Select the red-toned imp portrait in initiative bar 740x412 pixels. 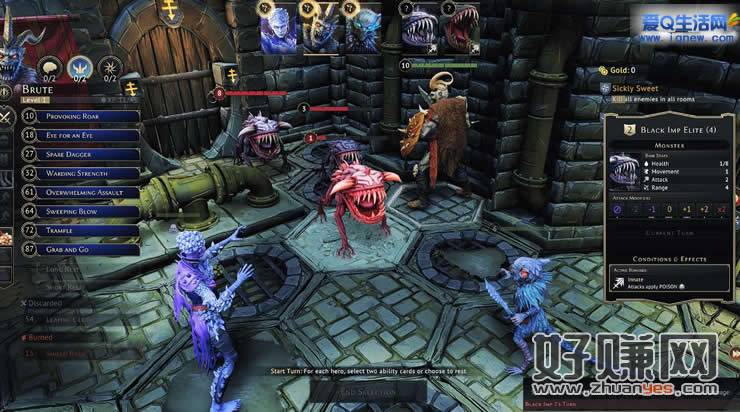pyautogui.click(x=462, y=30)
